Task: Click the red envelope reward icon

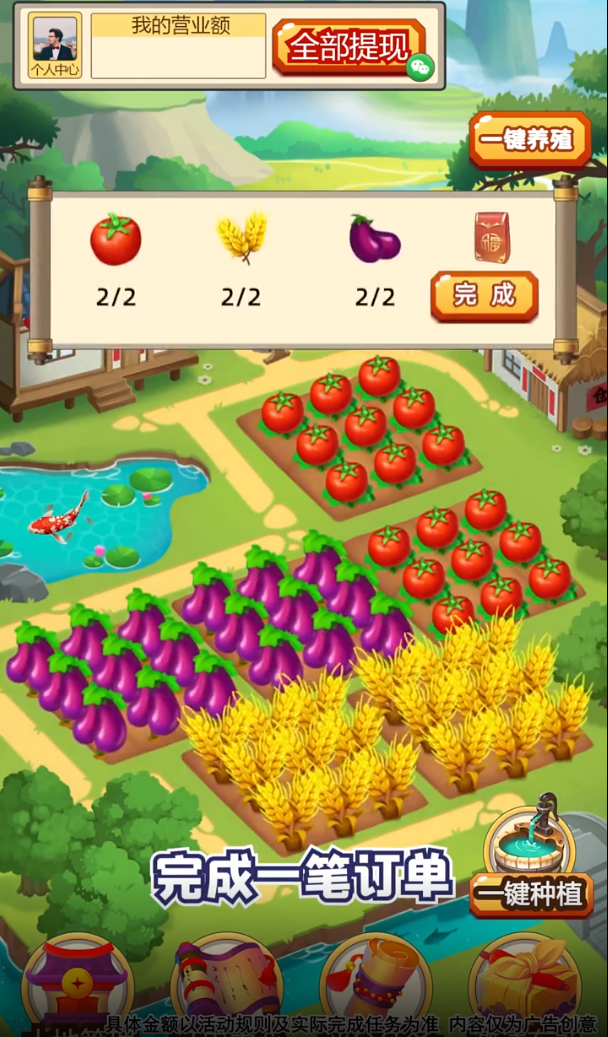Action: (491, 238)
